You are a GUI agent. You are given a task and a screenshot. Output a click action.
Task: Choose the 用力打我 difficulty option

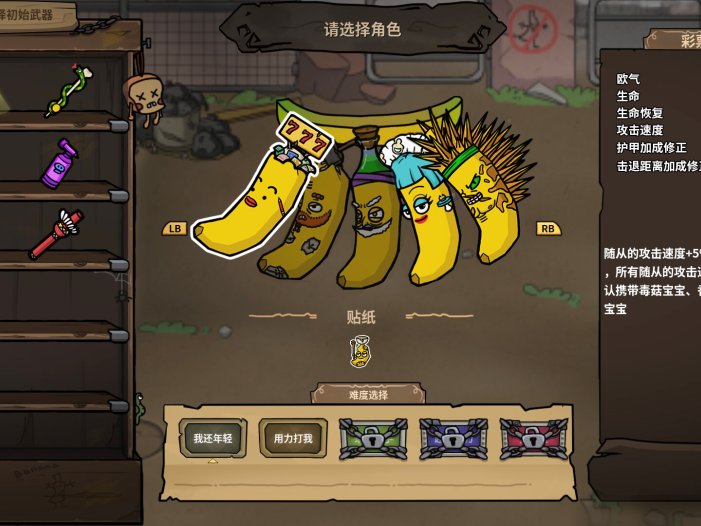tap(293, 438)
